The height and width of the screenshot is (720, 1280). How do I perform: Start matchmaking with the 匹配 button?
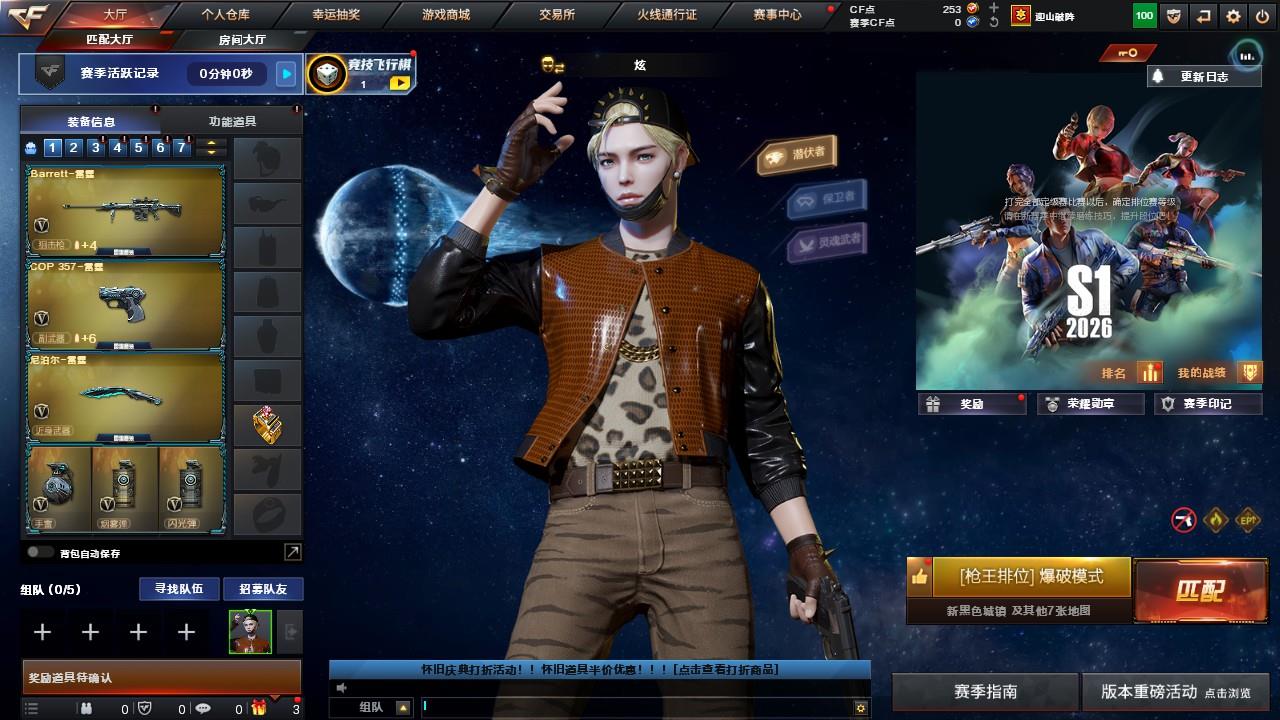pos(1200,590)
